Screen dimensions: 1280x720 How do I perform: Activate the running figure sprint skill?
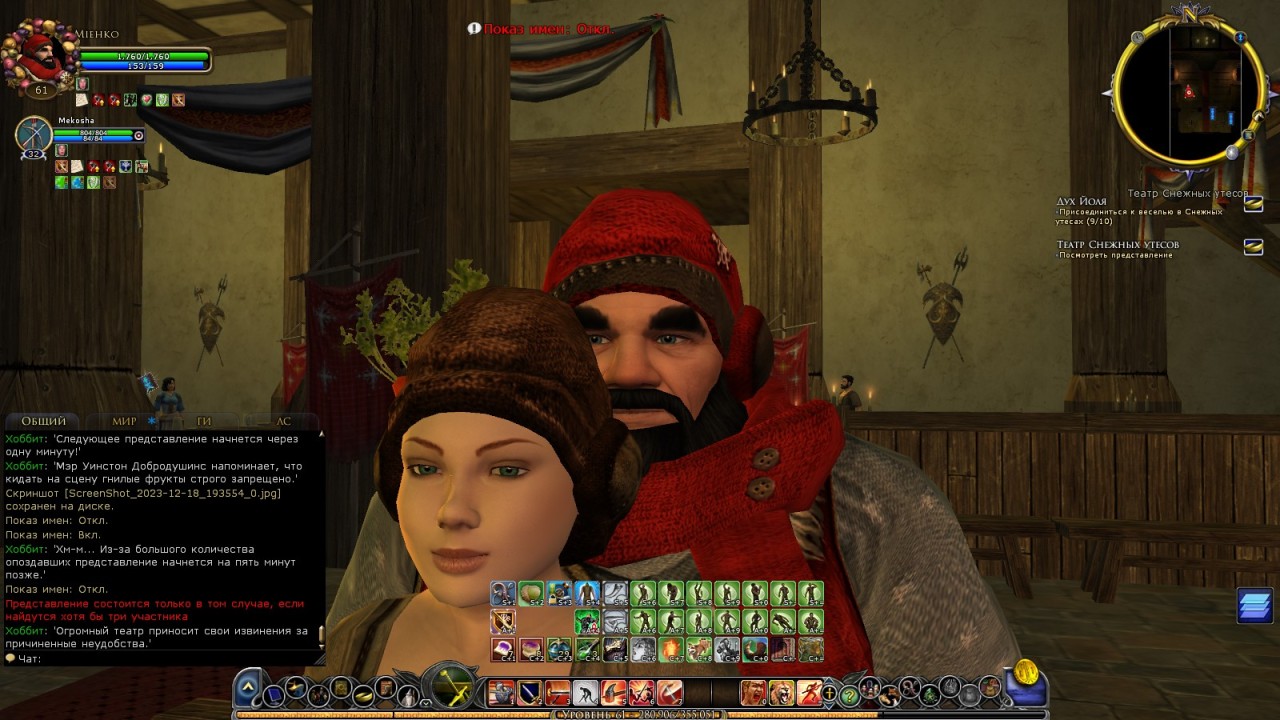pyautogui.click(x=808, y=692)
